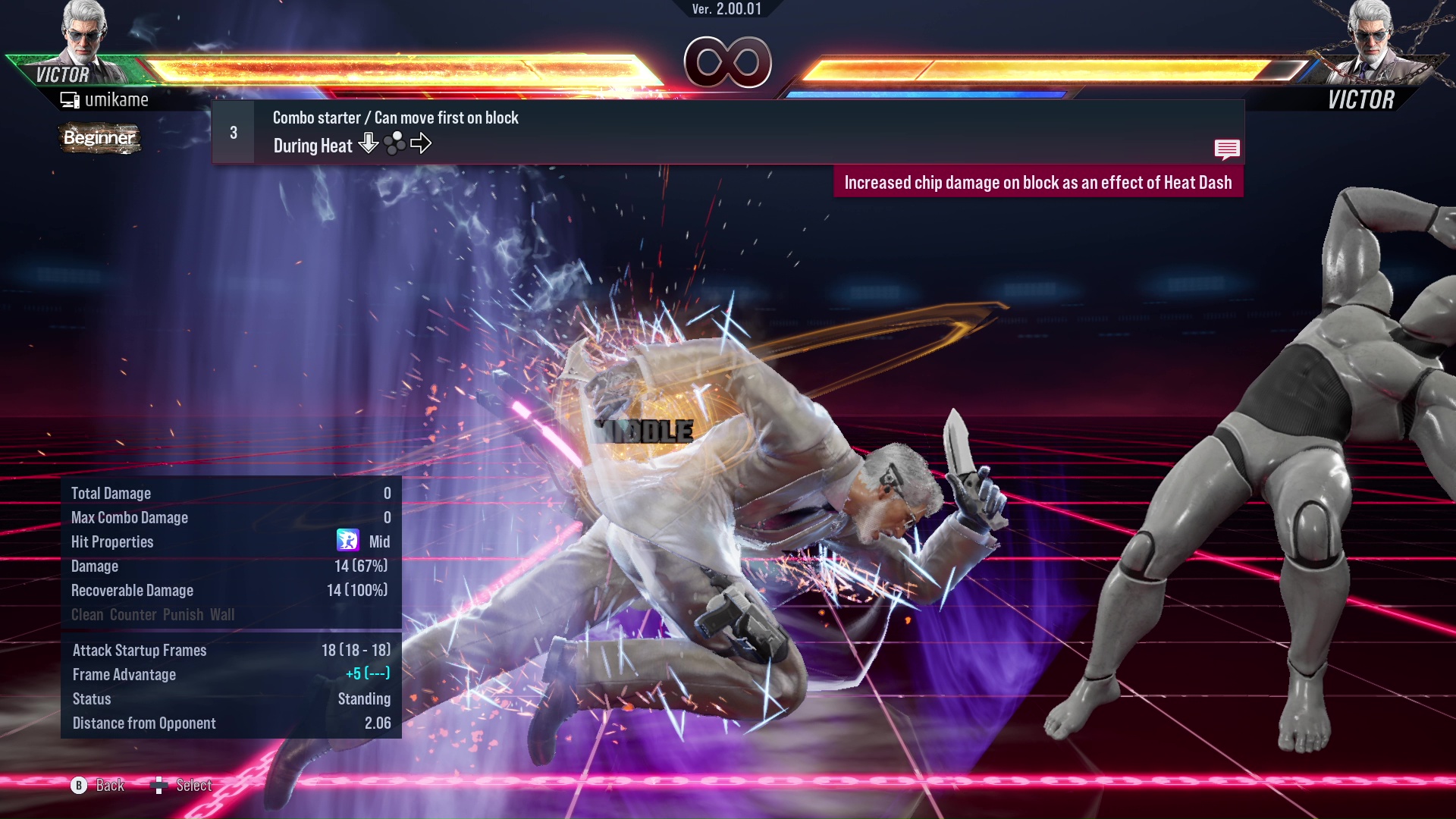Click the button-cluster input icon in combo notation
Screen dimensions: 1456x819
pyautogui.click(x=394, y=143)
